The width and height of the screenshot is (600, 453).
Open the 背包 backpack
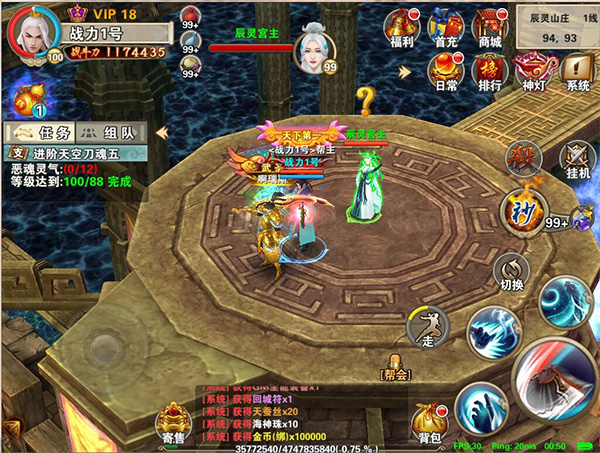[x=430, y=418]
